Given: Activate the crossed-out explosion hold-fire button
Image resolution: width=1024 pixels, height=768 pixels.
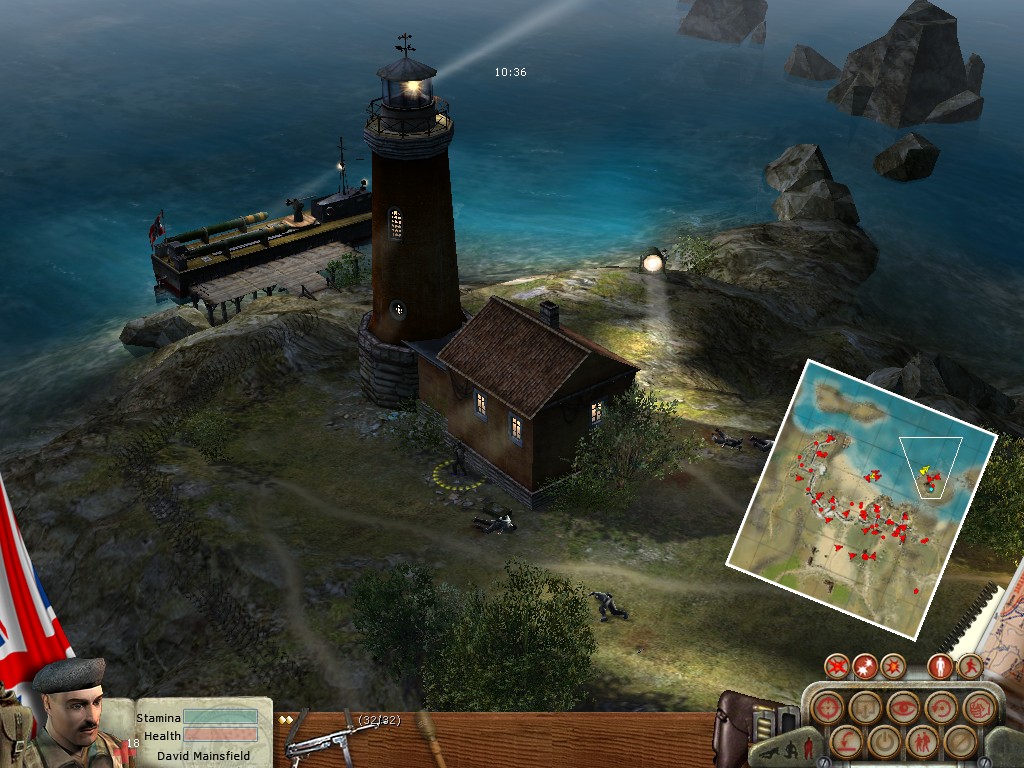Looking at the screenshot, I should point(839,665).
